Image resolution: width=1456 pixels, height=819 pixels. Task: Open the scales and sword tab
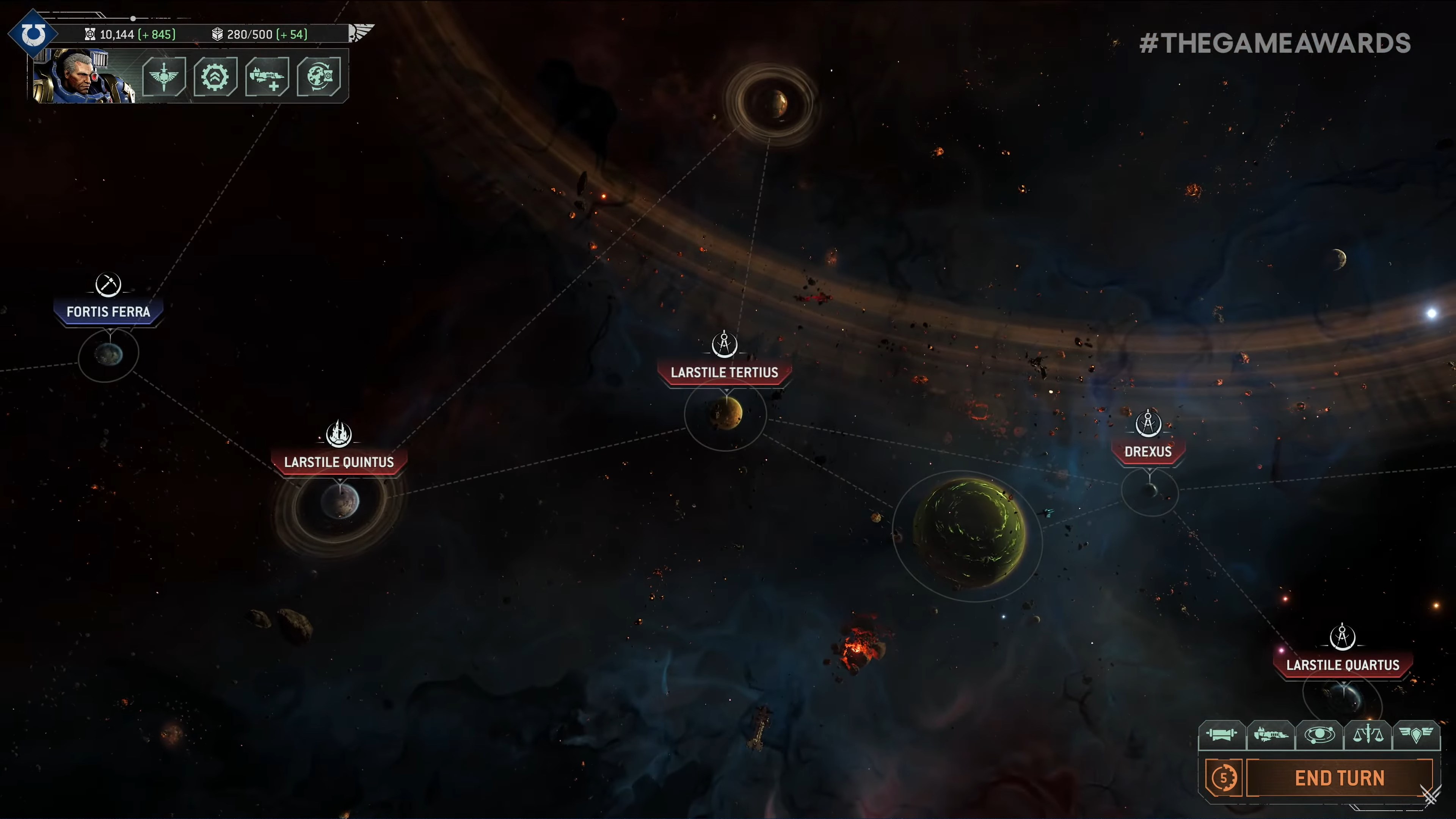[1368, 734]
